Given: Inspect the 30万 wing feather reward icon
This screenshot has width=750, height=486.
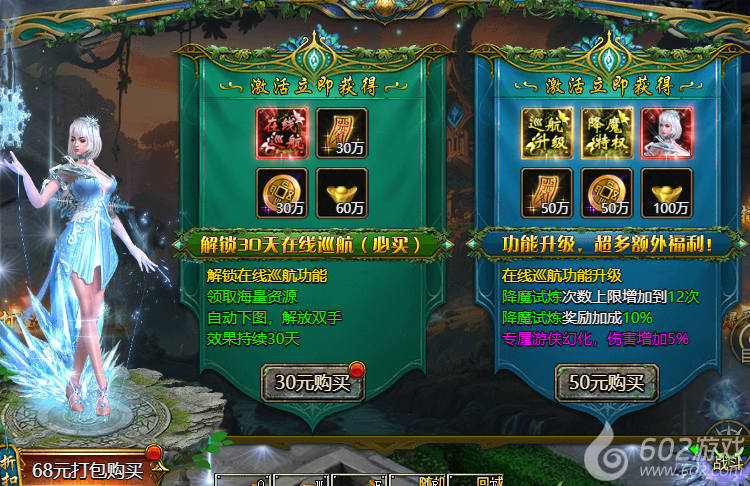Looking at the screenshot, I should (x=341, y=134).
